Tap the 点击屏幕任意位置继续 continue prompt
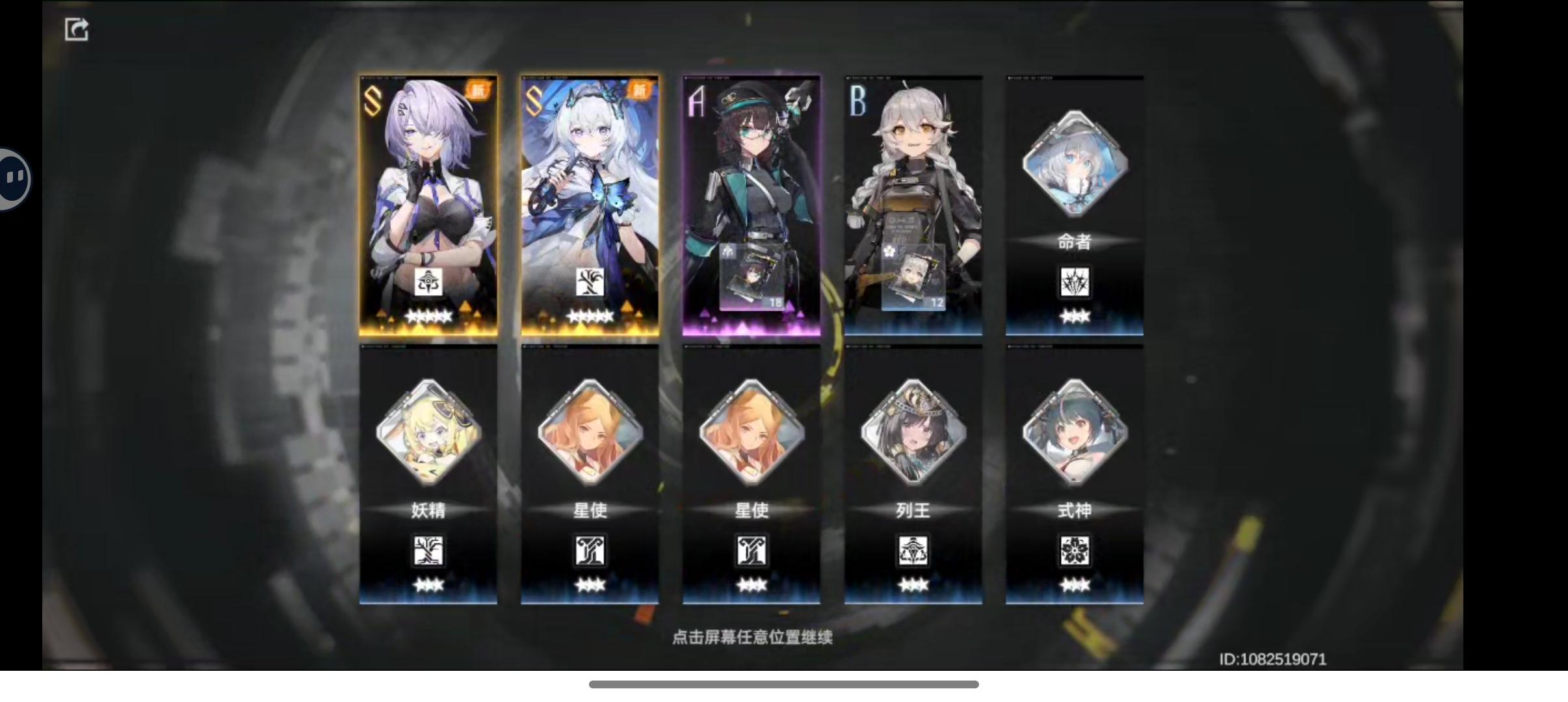 (753, 637)
